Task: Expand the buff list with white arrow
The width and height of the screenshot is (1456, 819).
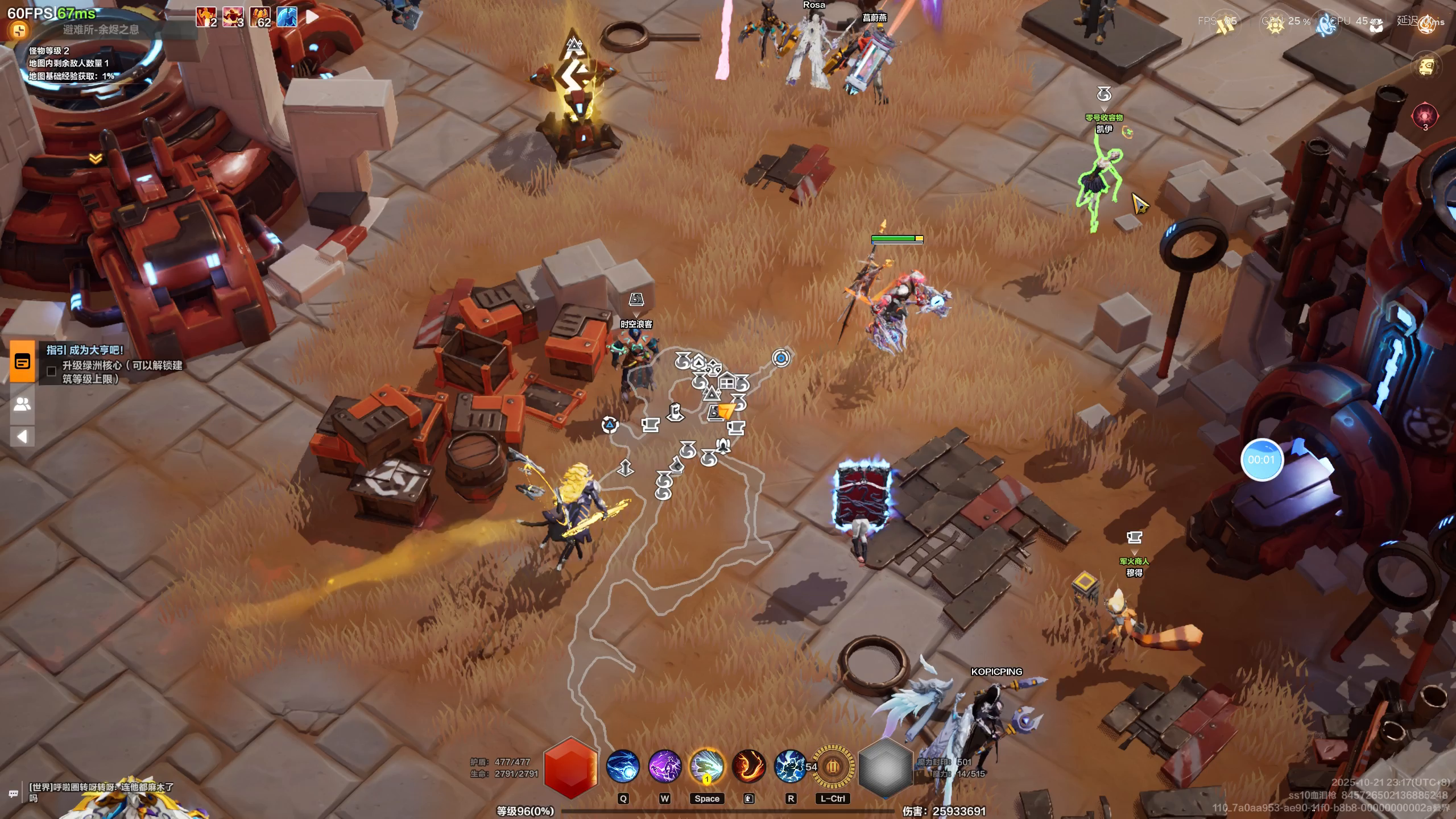Action: (312, 17)
